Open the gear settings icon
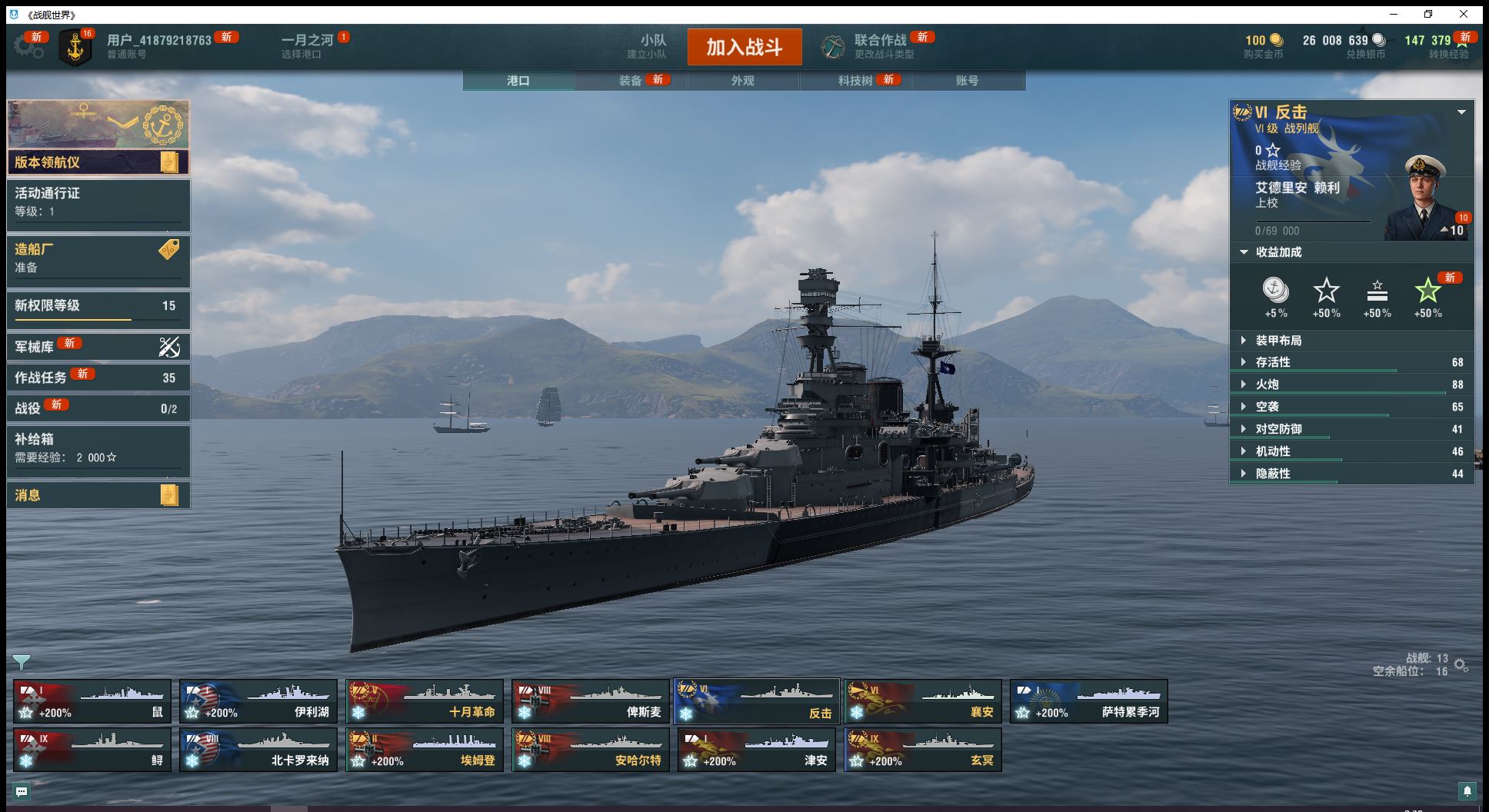Image resolution: width=1489 pixels, height=812 pixels. [x=28, y=47]
